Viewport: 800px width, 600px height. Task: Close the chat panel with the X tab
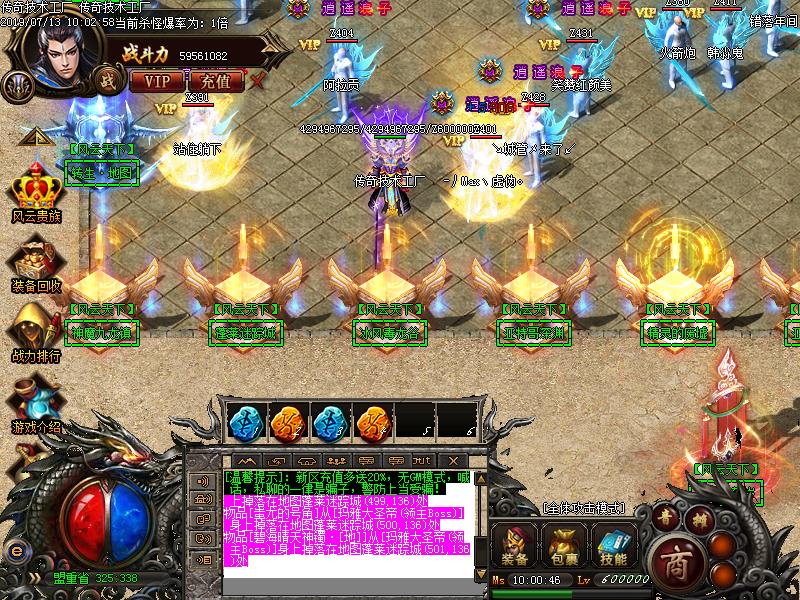pyautogui.click(x=451, y=460)
